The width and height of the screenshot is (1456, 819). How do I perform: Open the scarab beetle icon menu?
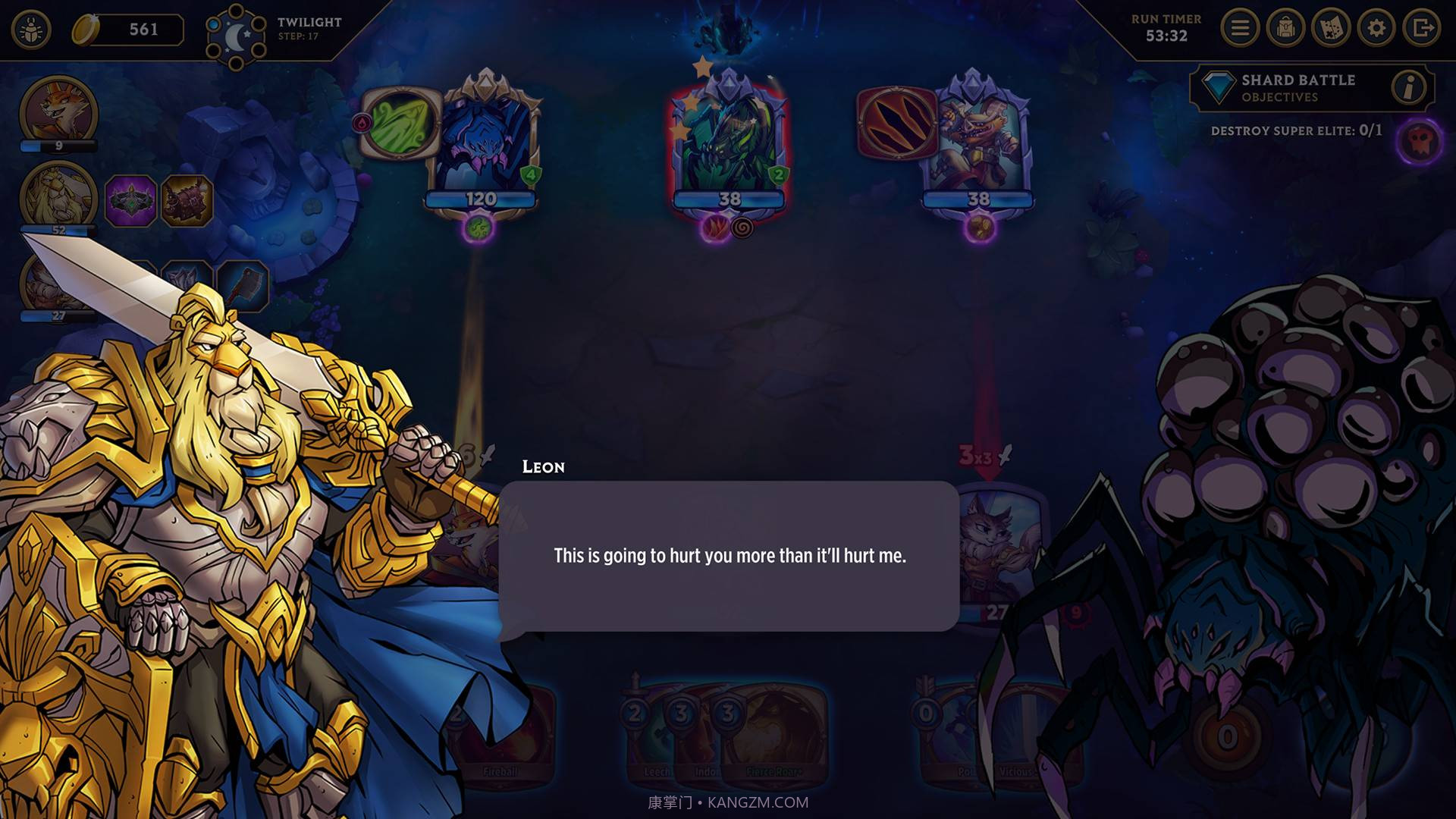tap(31, 30)
